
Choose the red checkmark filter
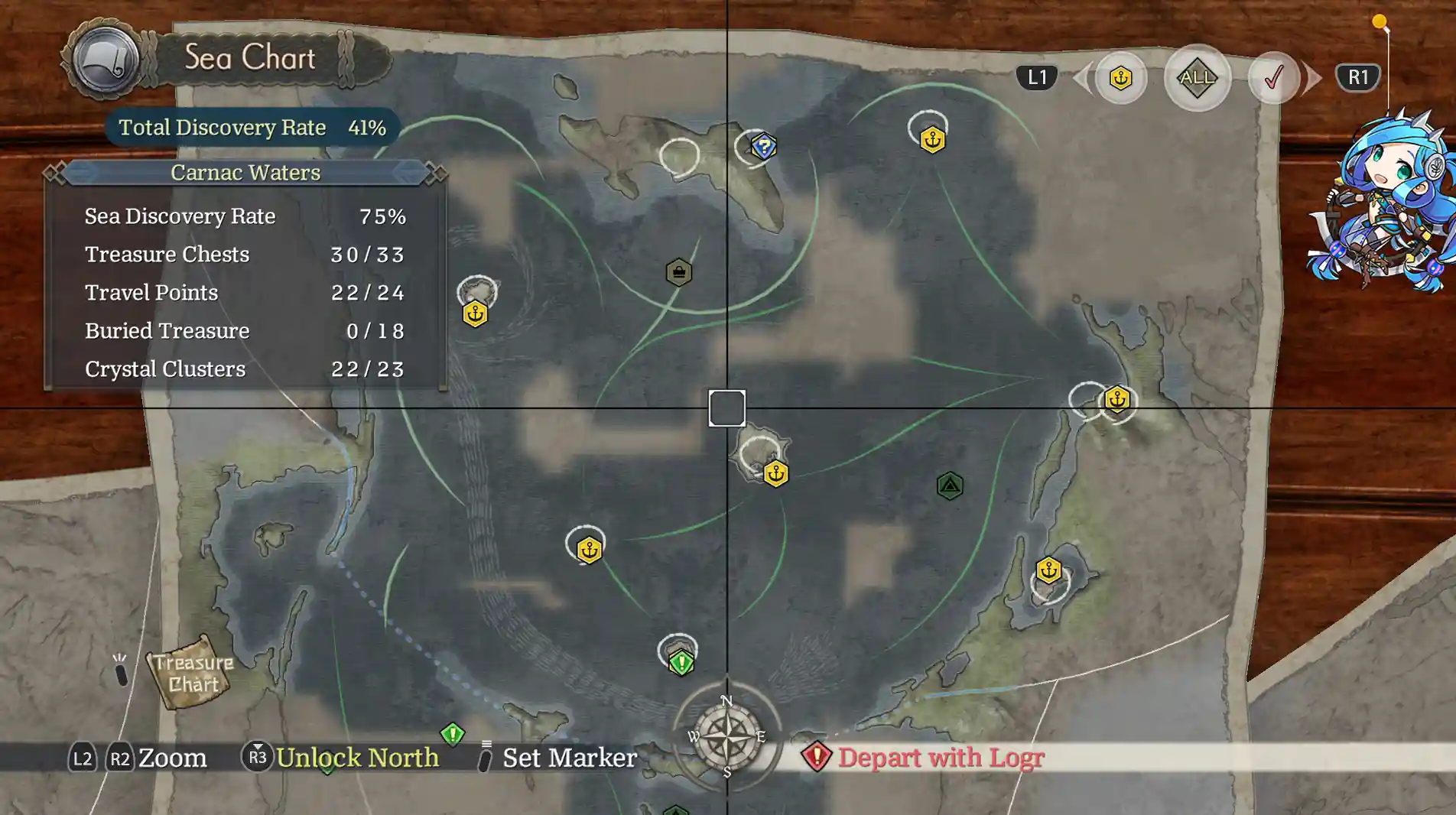click(x=1273, y=77)
